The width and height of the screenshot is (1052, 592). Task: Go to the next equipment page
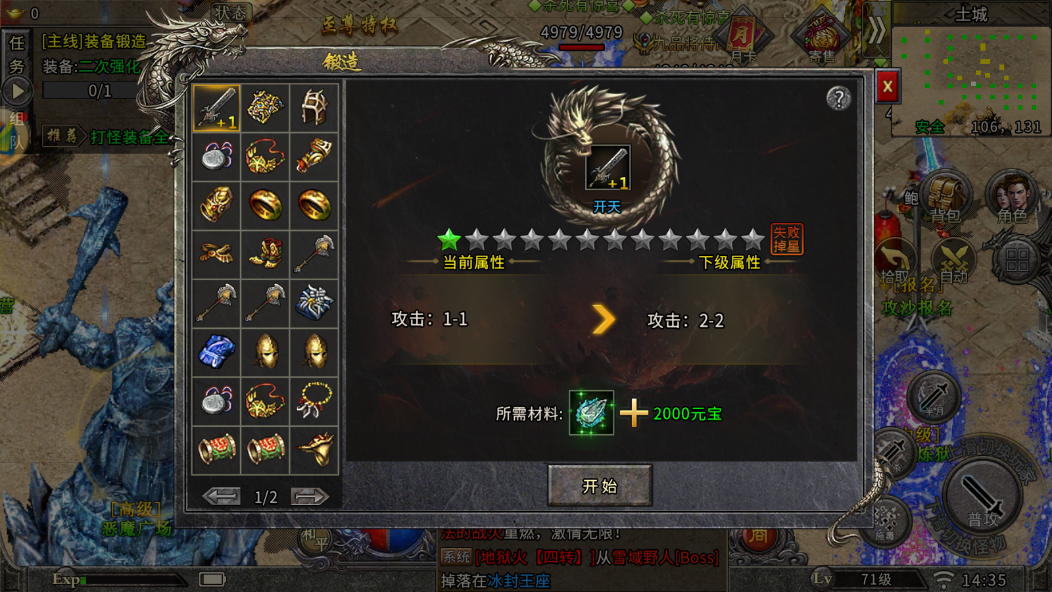[x=310, y=496]
